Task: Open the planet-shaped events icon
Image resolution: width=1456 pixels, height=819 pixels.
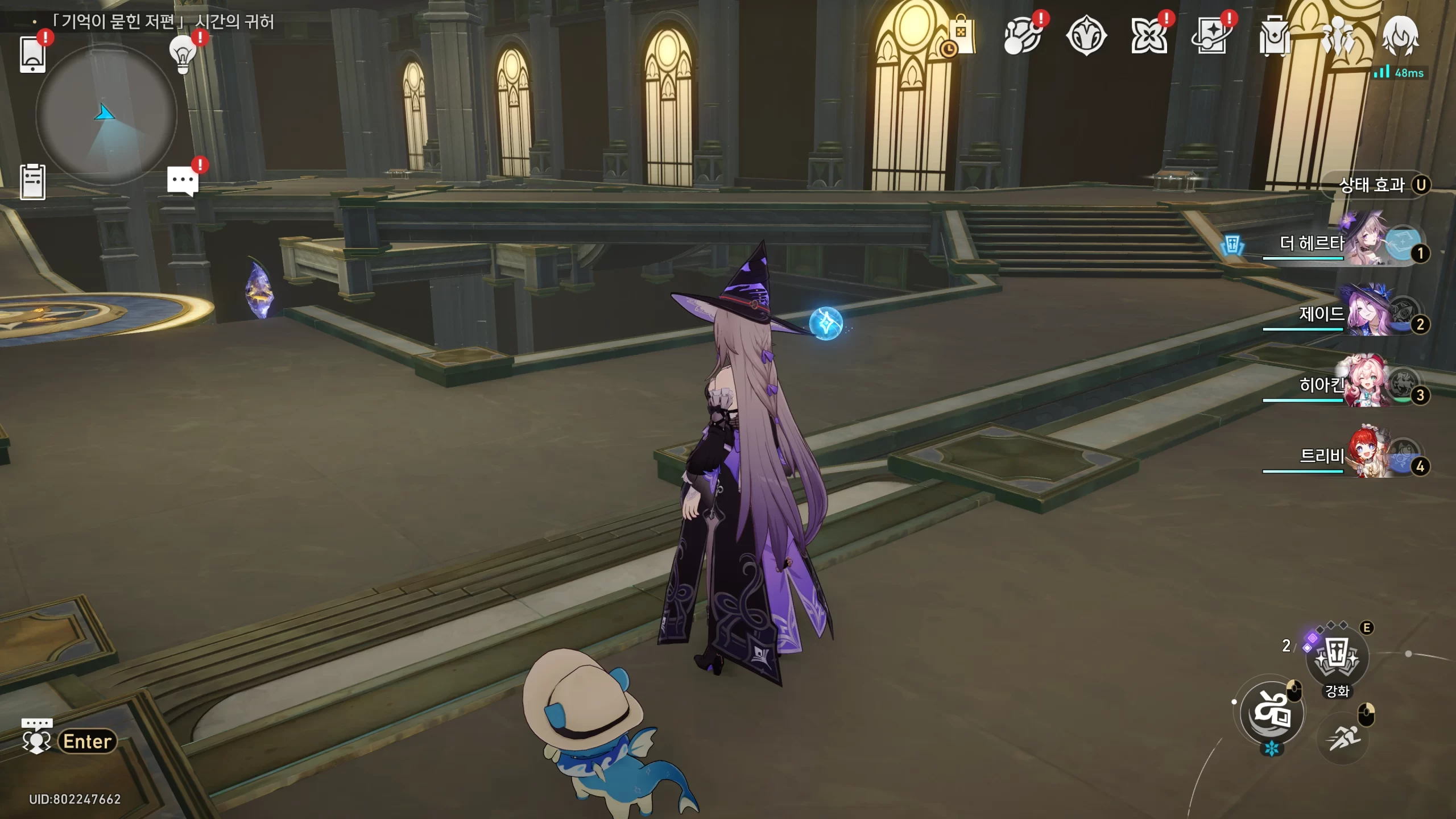Action: (1022, 36)
